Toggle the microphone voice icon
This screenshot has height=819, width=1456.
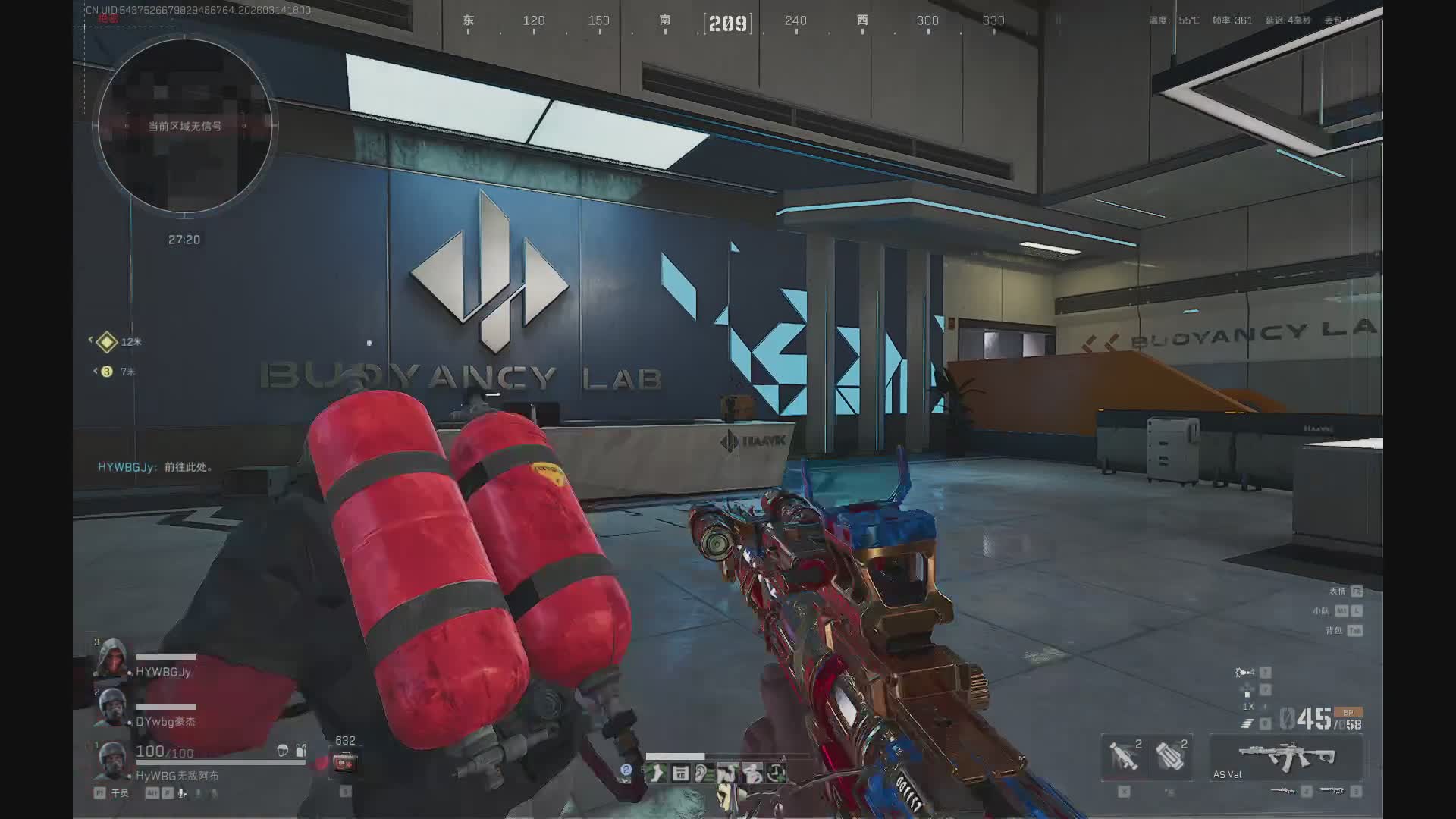tap(182, 793)
